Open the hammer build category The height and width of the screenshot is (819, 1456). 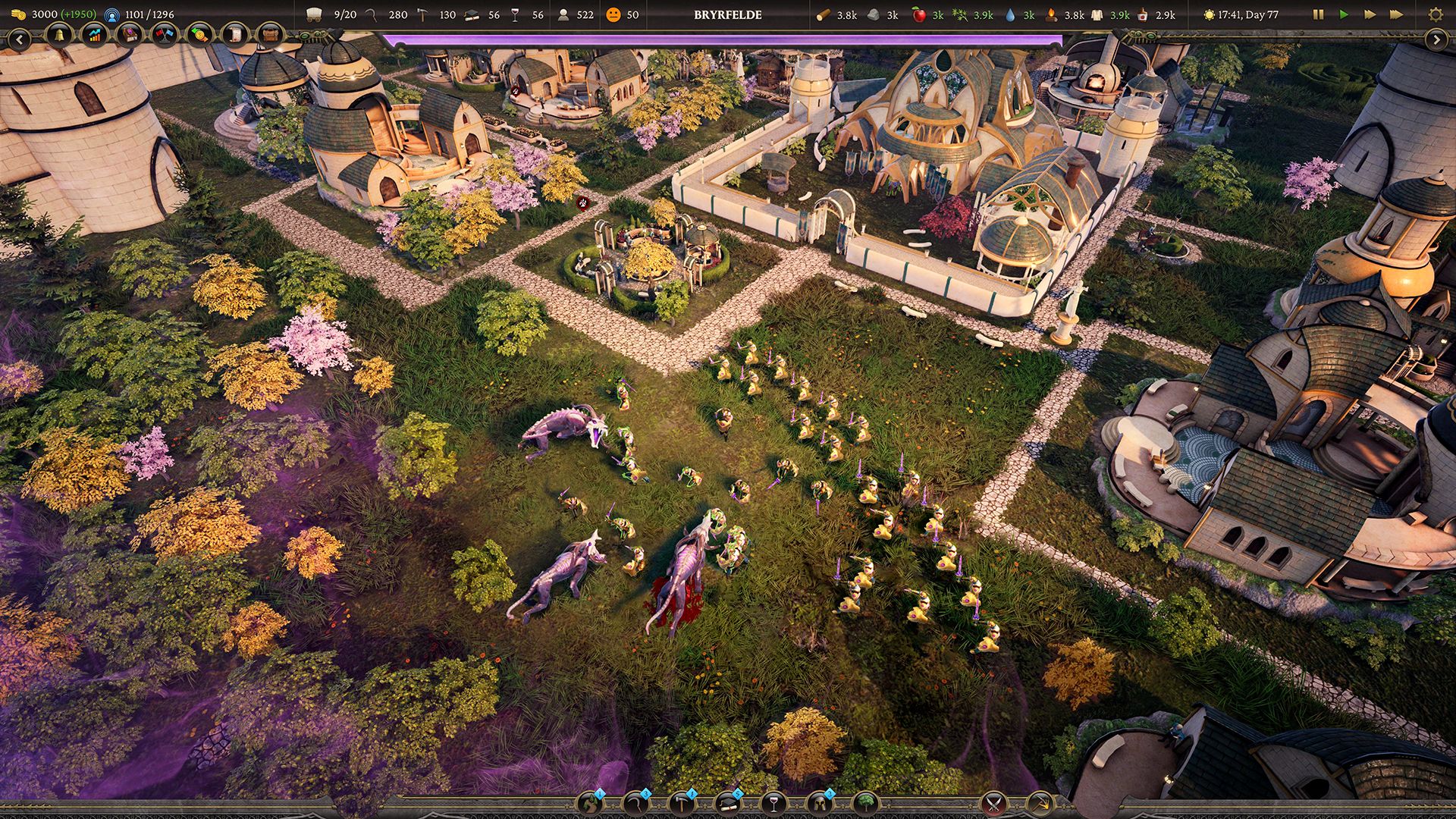[681, 803]
